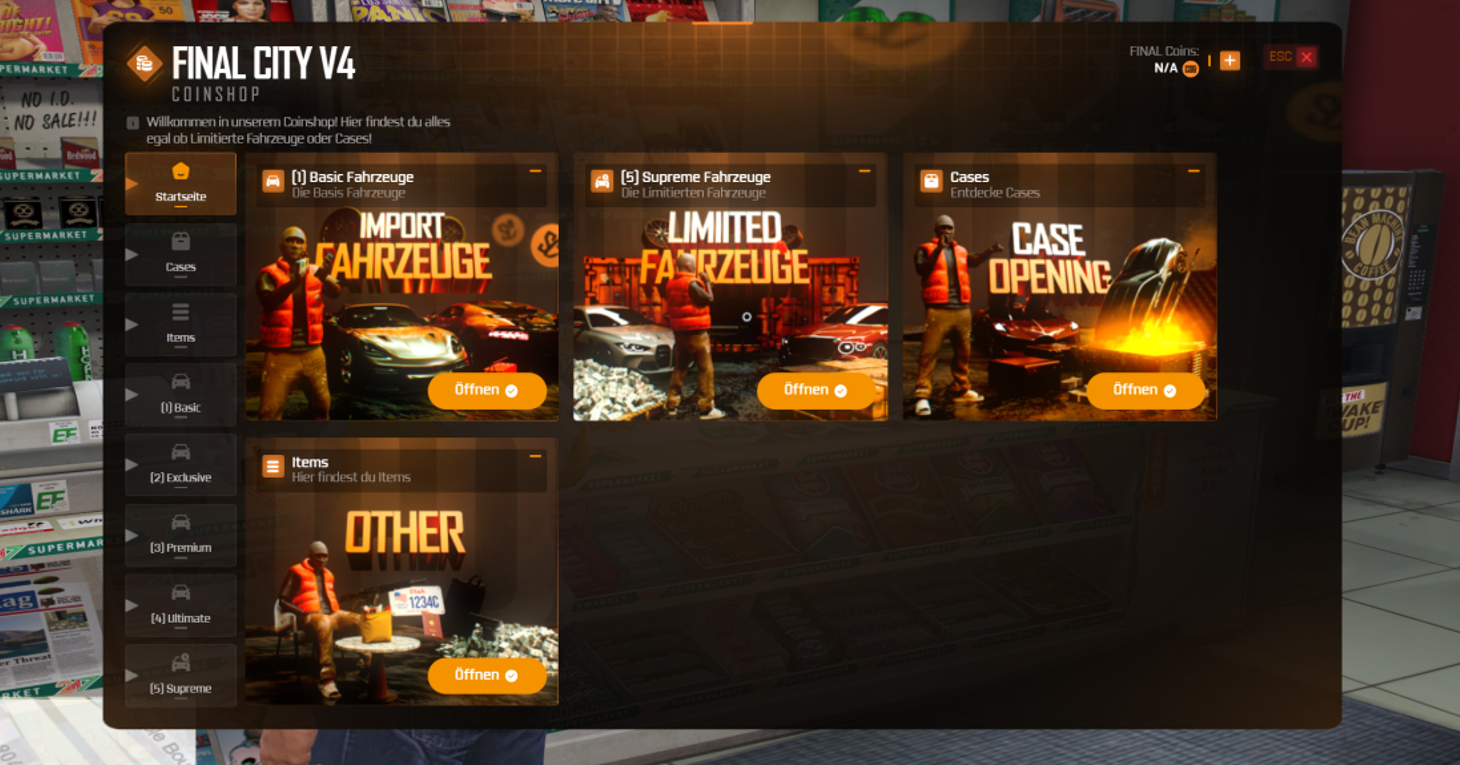Select the Startseite home icon in sidebar

(181, 171)
